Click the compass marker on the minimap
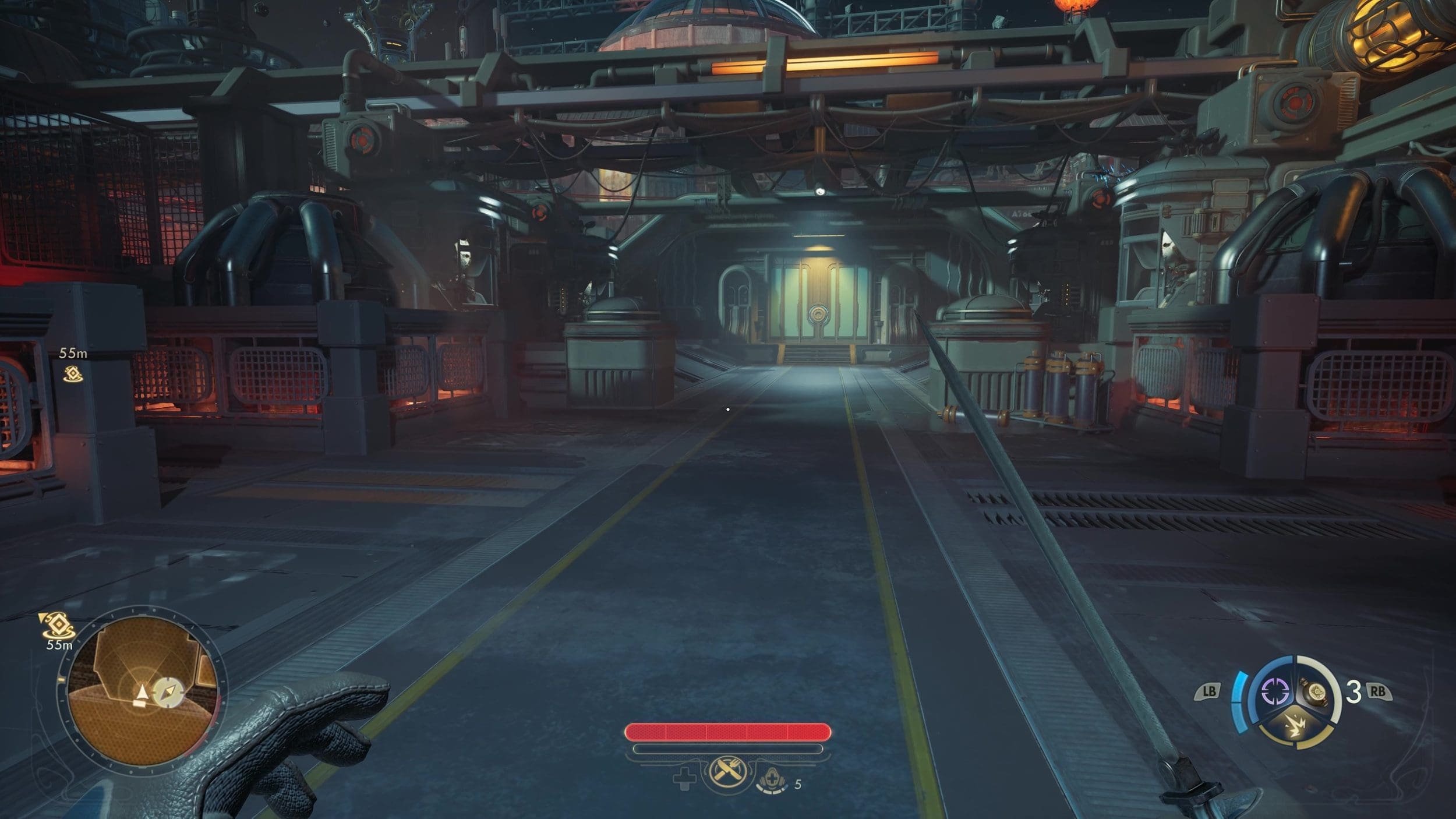The height and width of the screenshot is (819, 1456). [x=168, y=692]
